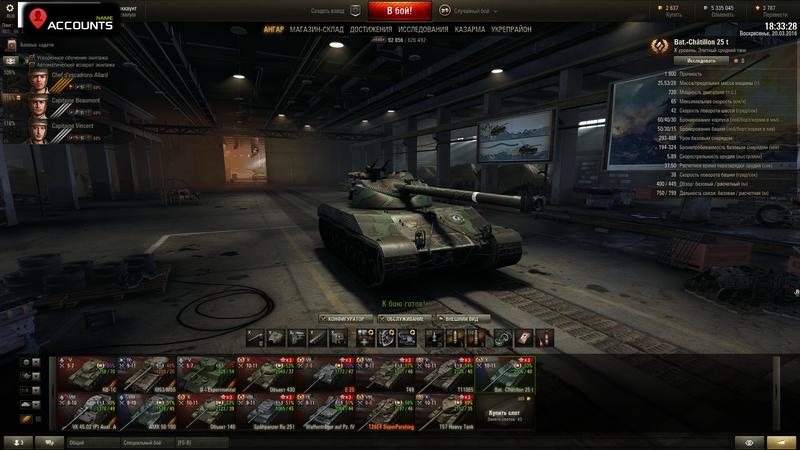The image size is (800, 450).
Task: Switch to the УКРЕПРАЙОН tab
Action: coord(511,30)
